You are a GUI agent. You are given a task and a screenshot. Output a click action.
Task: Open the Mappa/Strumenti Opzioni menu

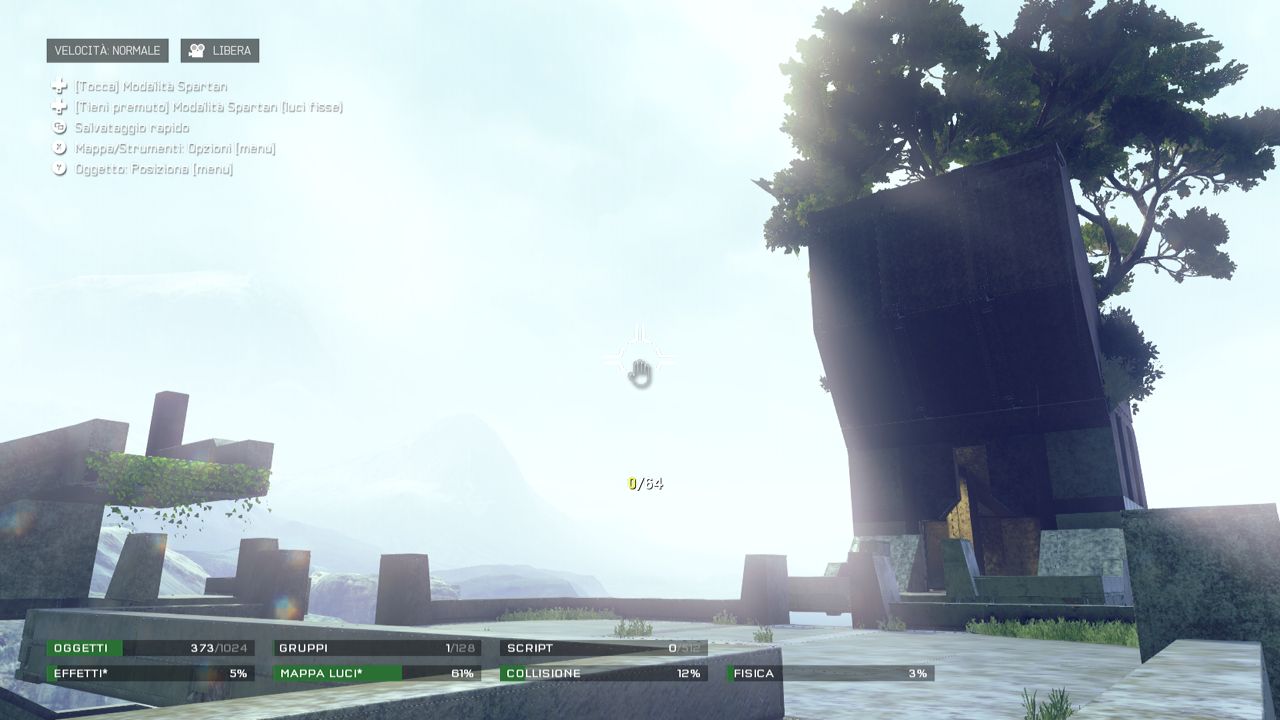(173, 149)
